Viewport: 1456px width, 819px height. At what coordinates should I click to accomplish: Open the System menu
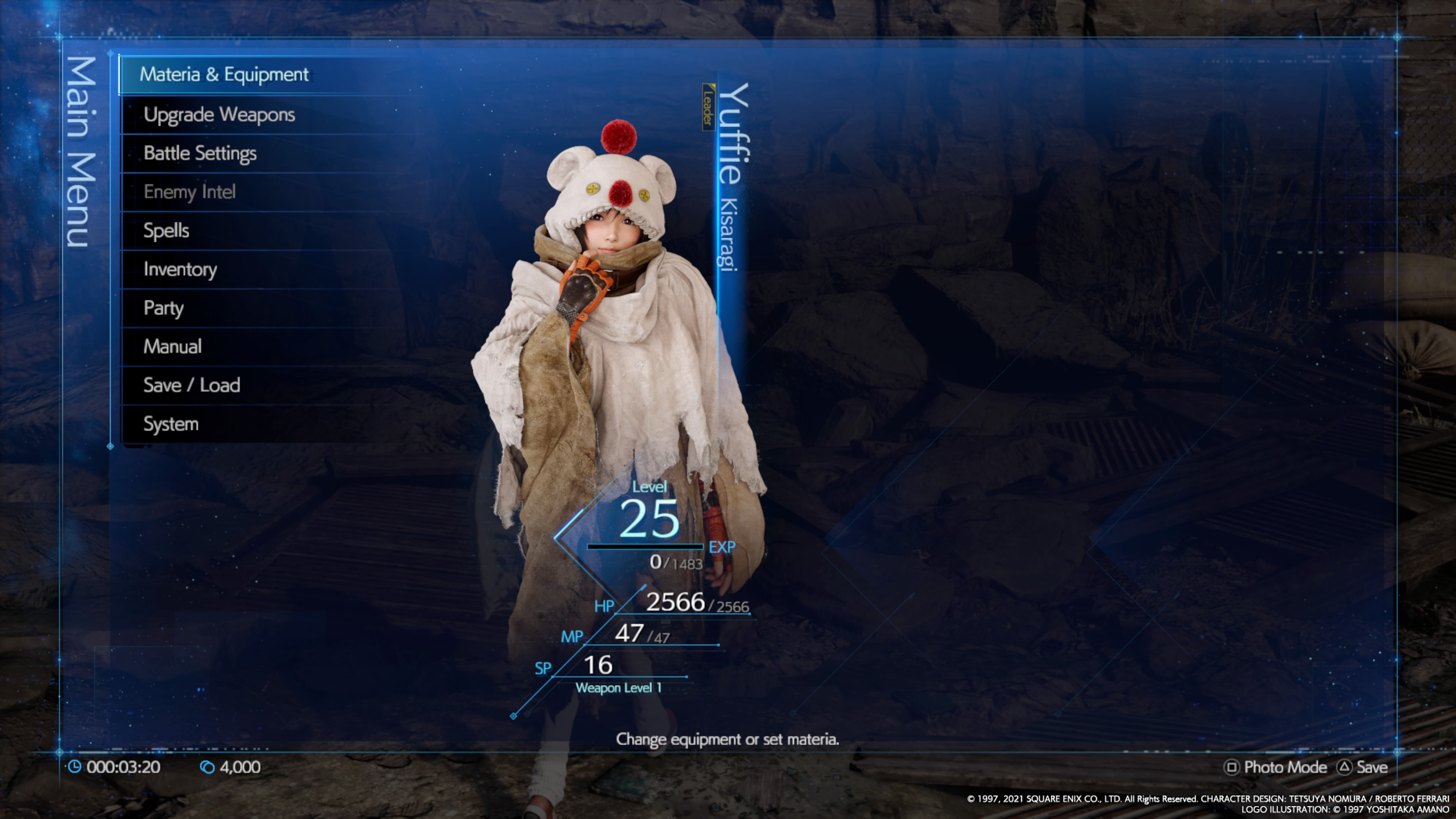point(171,424)
